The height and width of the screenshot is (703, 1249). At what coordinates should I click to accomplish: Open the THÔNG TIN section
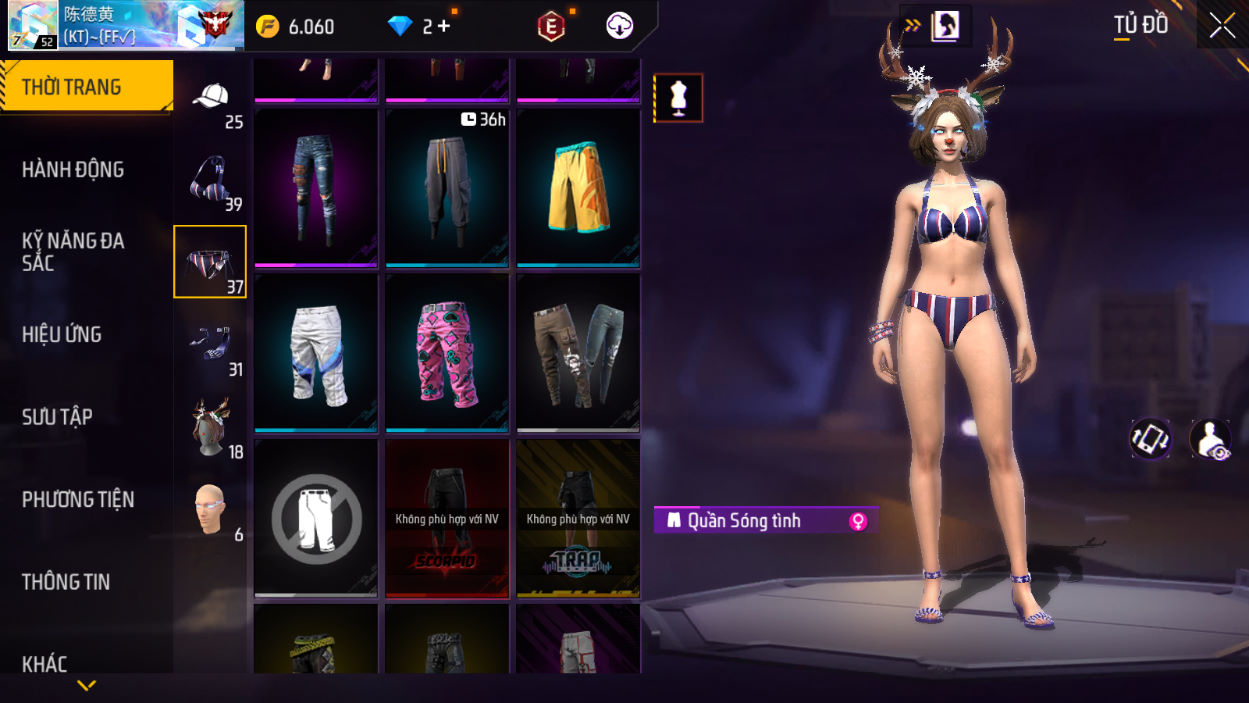click(x=66, y=582)
